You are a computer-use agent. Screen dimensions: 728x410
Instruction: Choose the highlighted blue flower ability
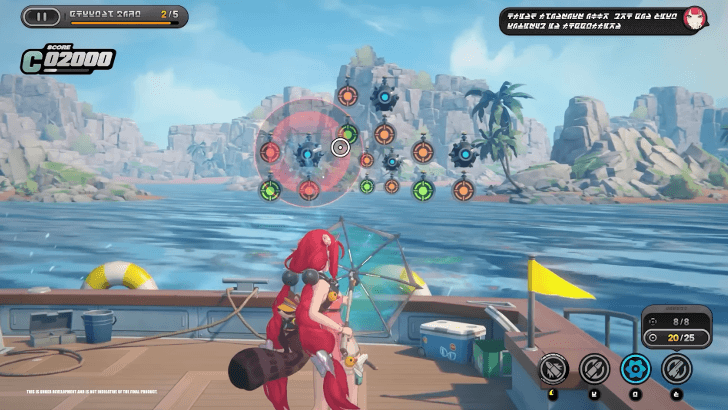pyautogui.click(x=635, y=369)
